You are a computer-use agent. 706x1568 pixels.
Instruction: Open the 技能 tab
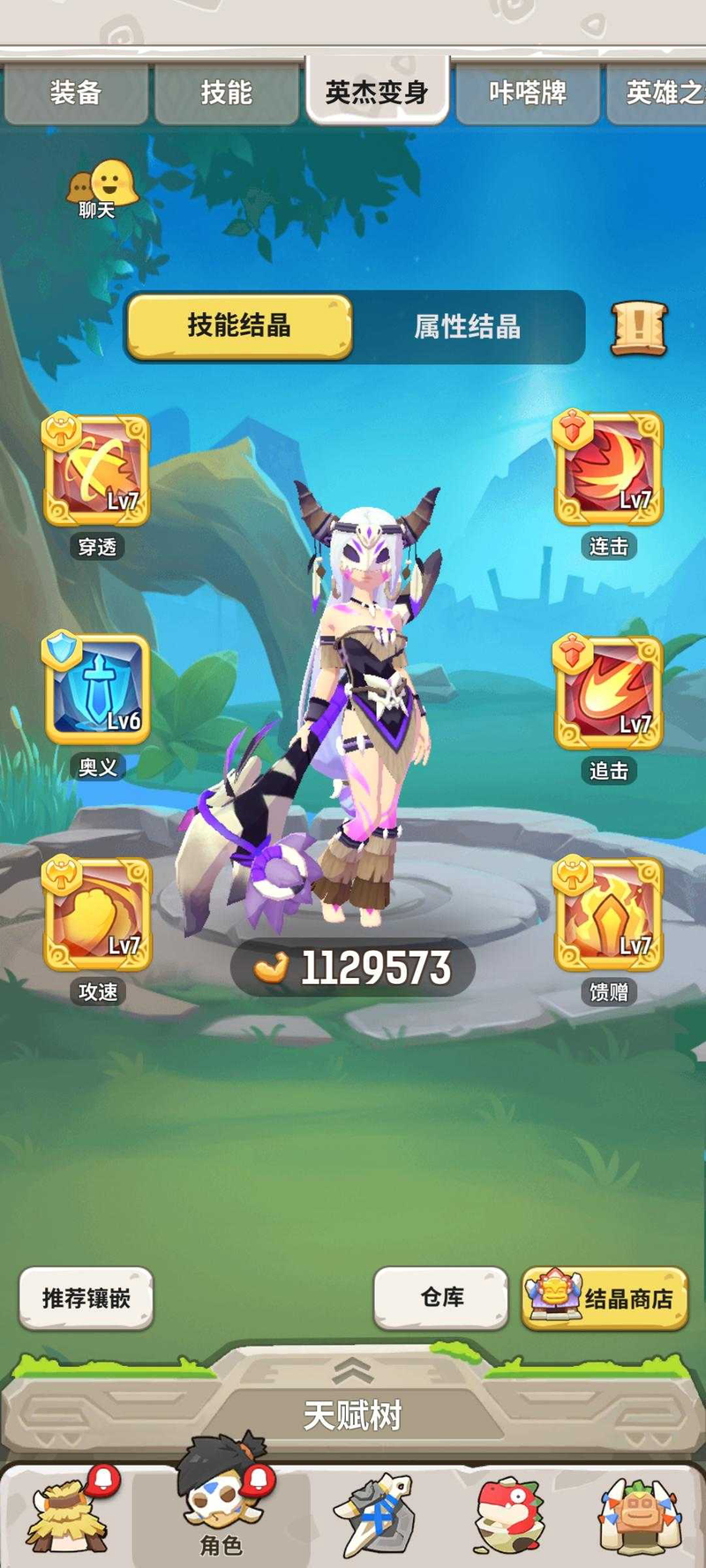226,93
